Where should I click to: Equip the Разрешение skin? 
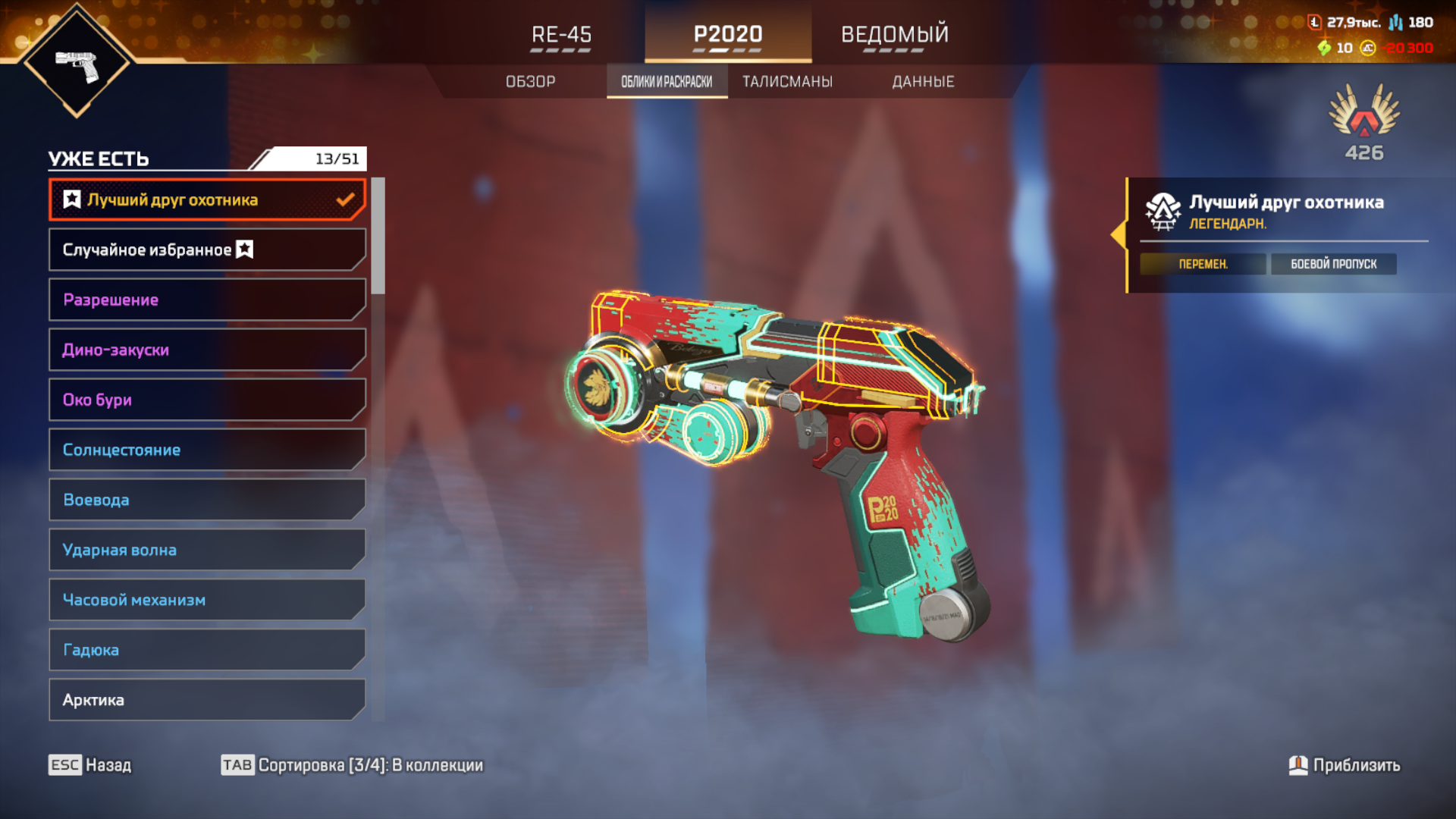207,300
